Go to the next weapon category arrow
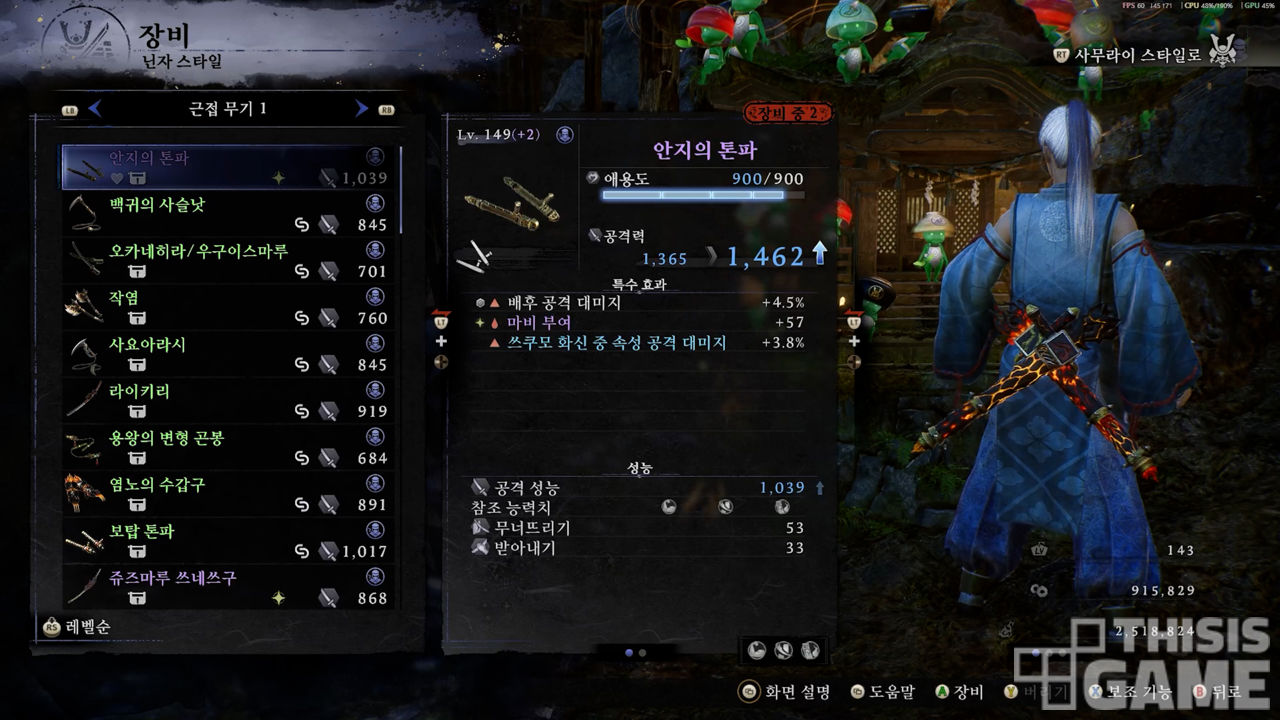The image size is (1280, 720). pos(362,109)
